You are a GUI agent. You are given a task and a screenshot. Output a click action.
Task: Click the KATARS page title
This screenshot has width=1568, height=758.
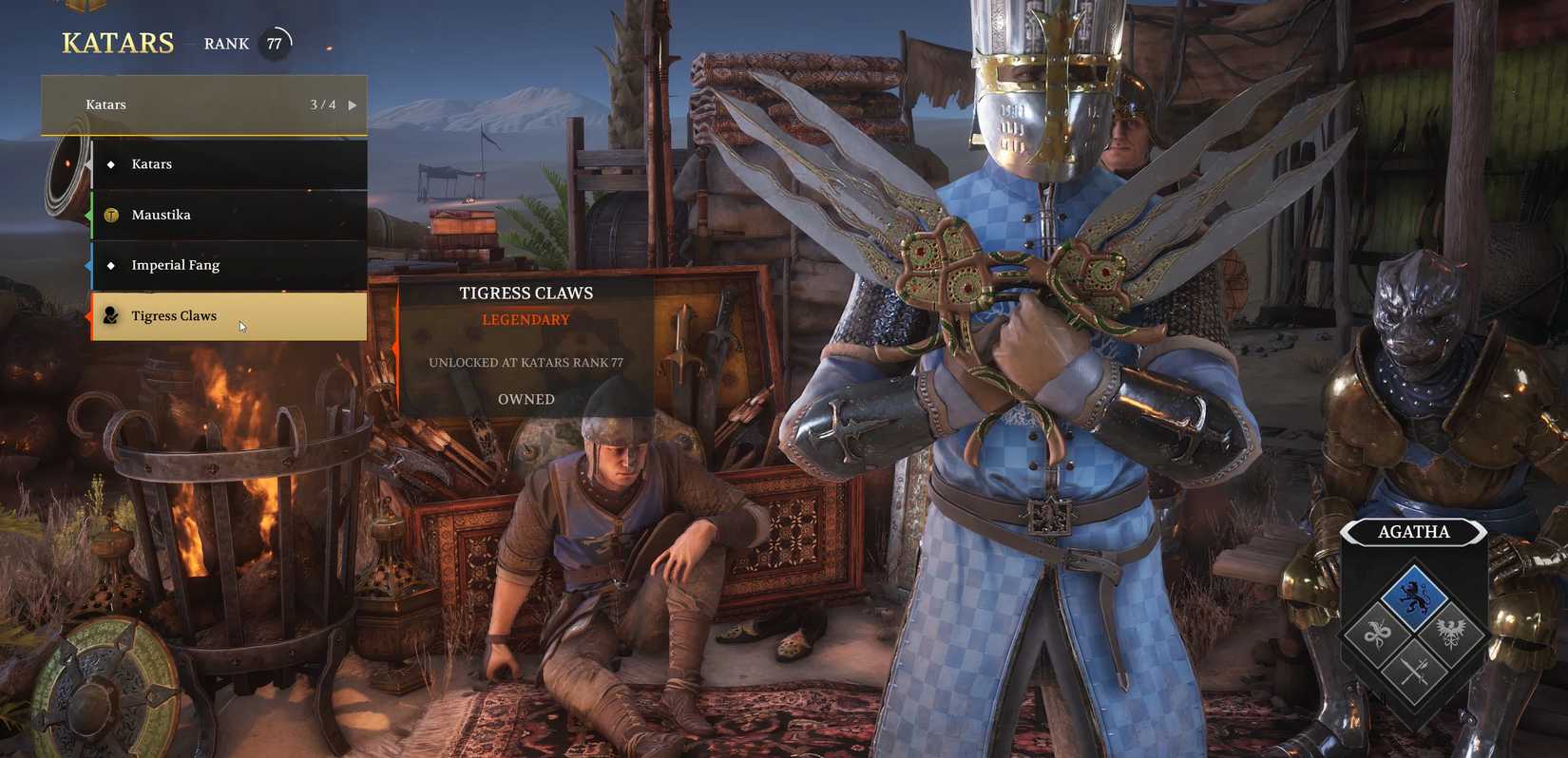pyautogui.click(x=117, y=43)
